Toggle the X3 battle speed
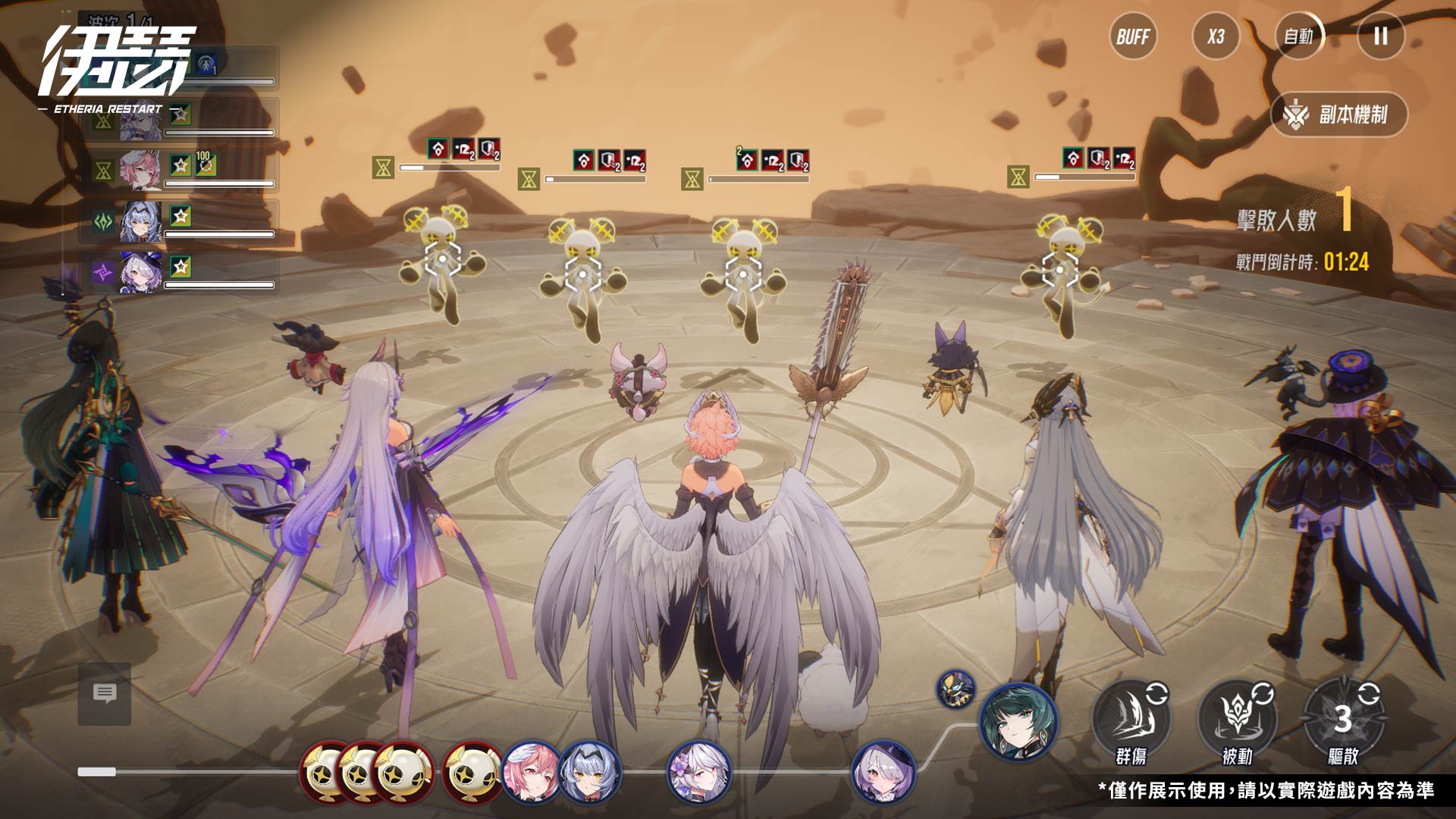Viewport: 1456px width, 819px height. (x=1216, y=36)
